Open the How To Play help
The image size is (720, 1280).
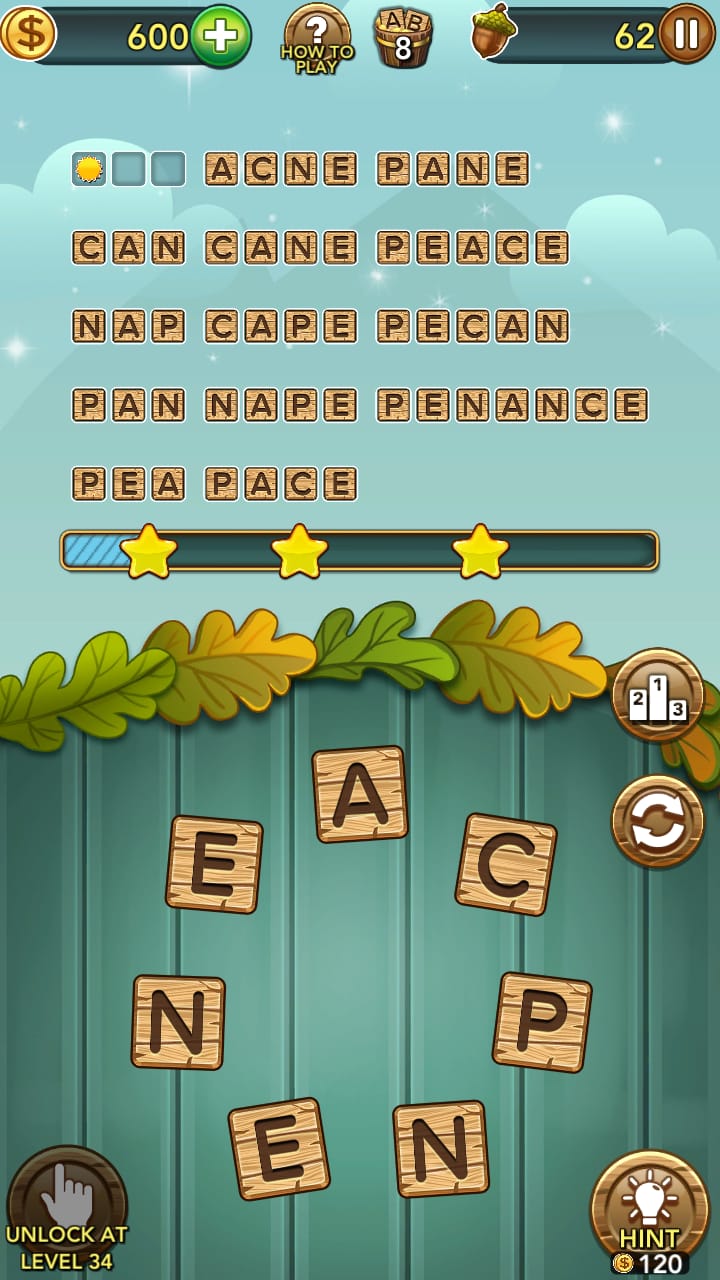(317, 39)
